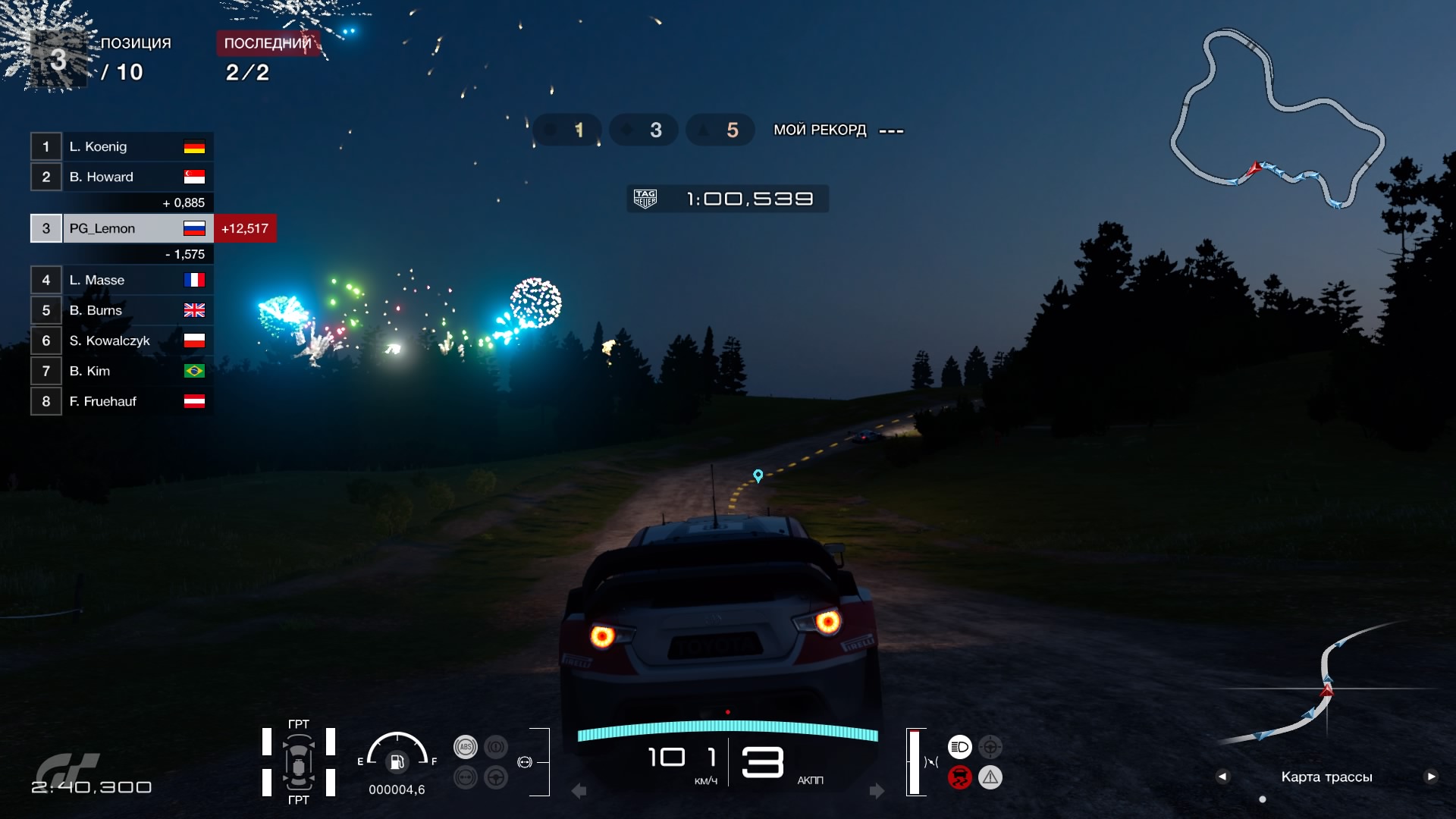
Task: Select F. Fruehauf's row
Action: [x=121, y=401]
